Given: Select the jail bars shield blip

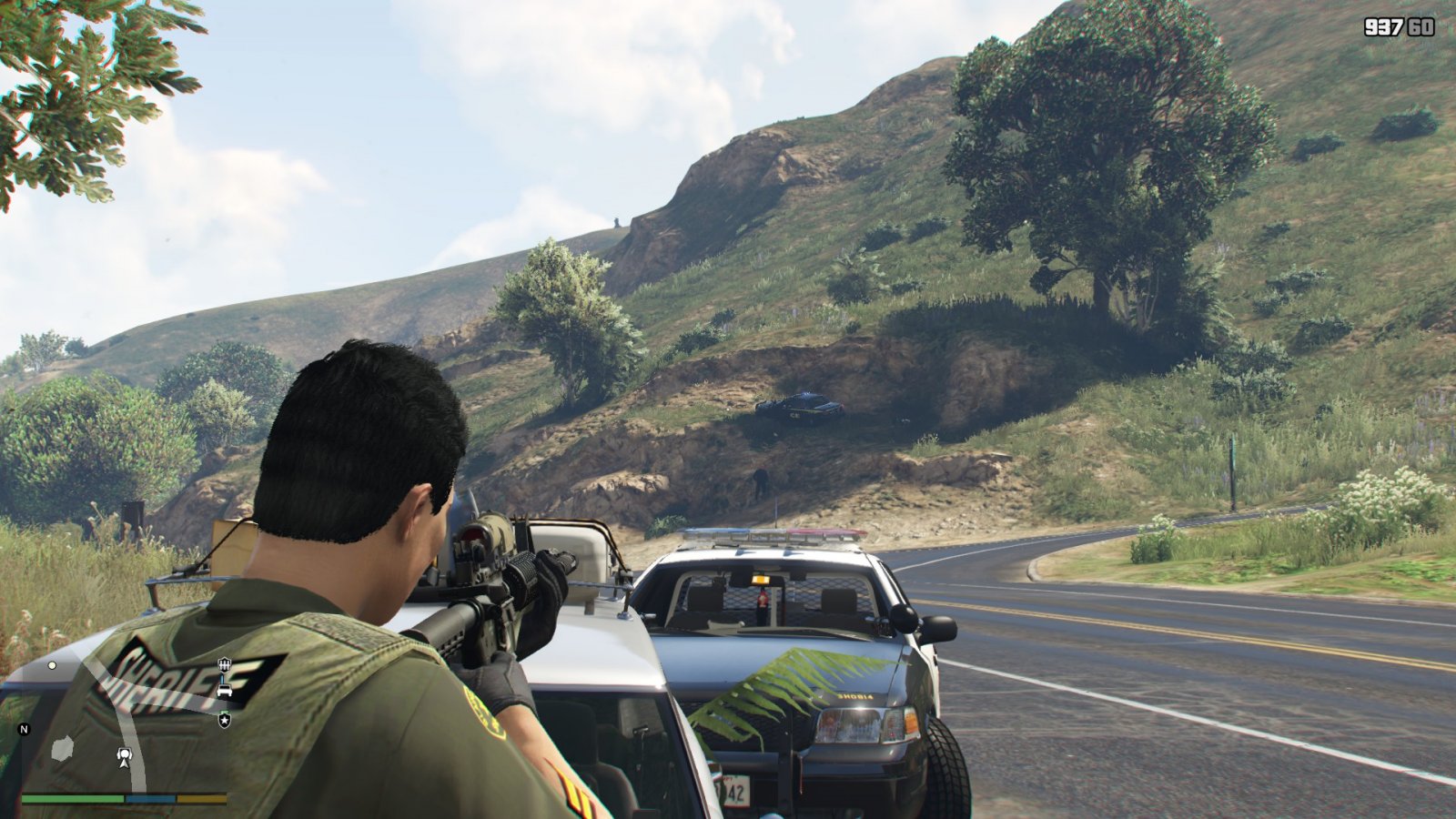Looking at the screenshot, I should (224, 665).
